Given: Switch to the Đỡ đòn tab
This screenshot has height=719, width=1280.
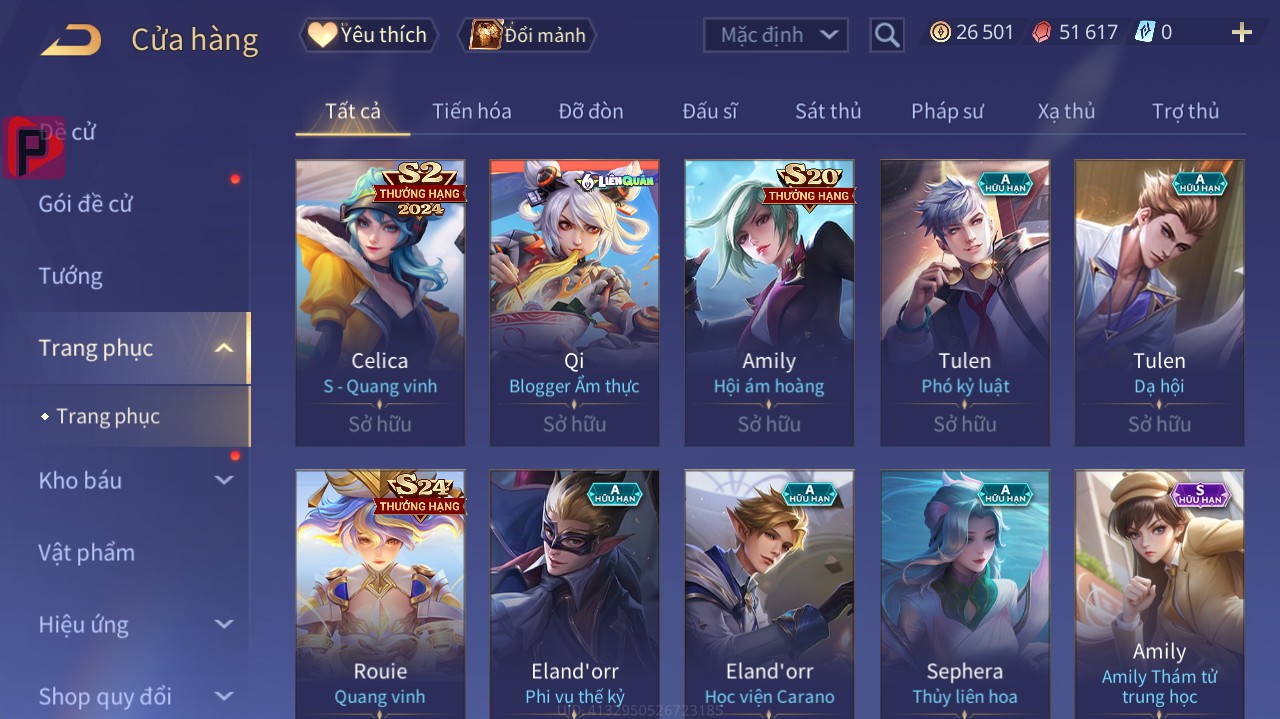Looking at the screenshot, I should (x=590, y=111).
